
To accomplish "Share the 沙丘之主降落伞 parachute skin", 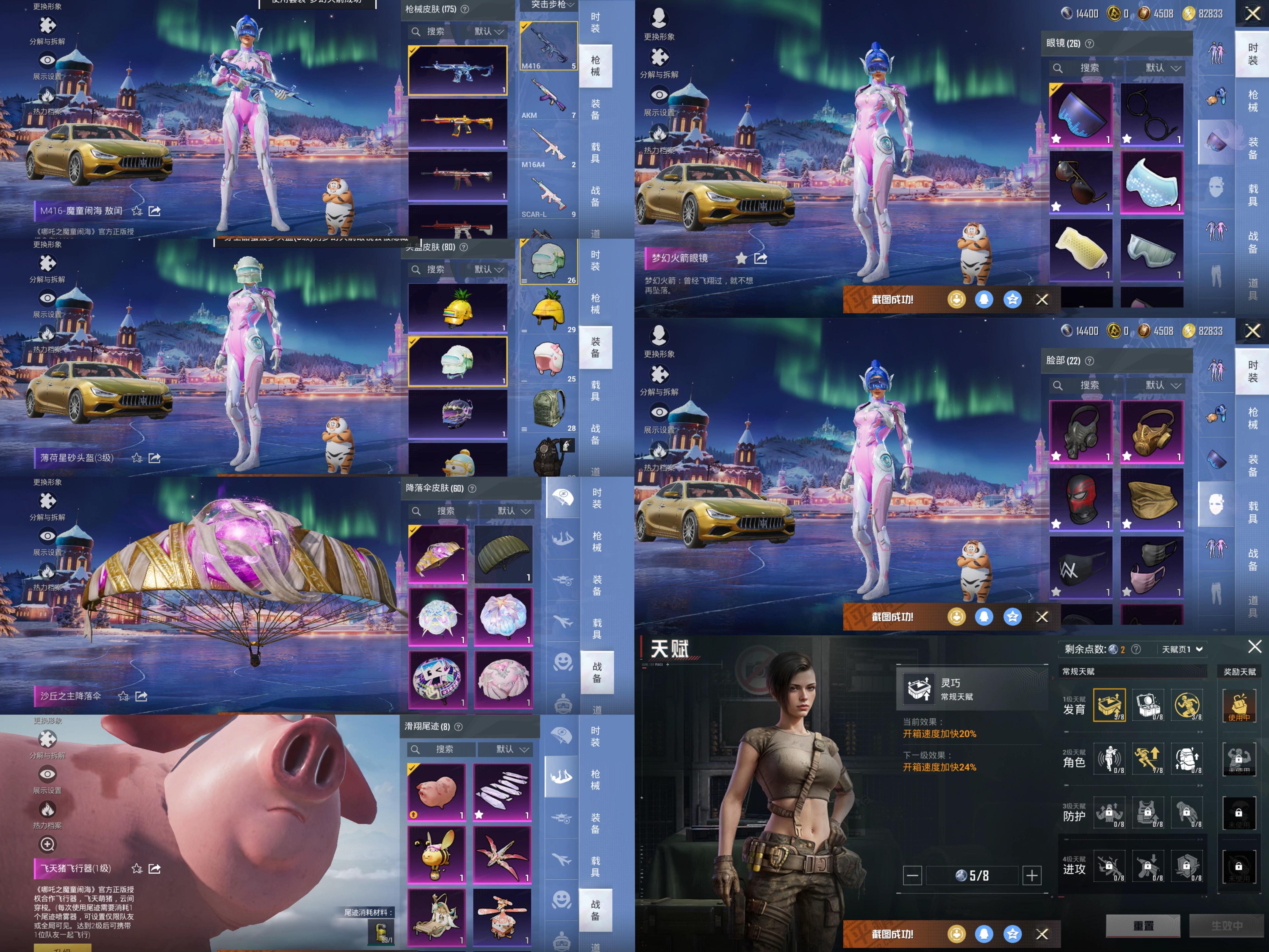I will (x=141, y=696).
